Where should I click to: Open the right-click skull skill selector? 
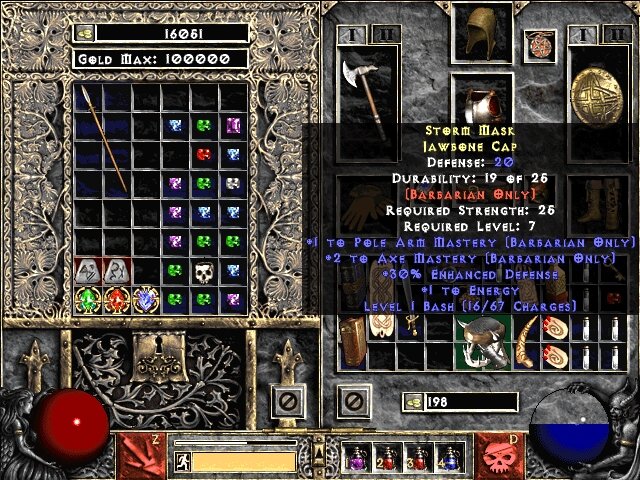[x=502, y=453]
